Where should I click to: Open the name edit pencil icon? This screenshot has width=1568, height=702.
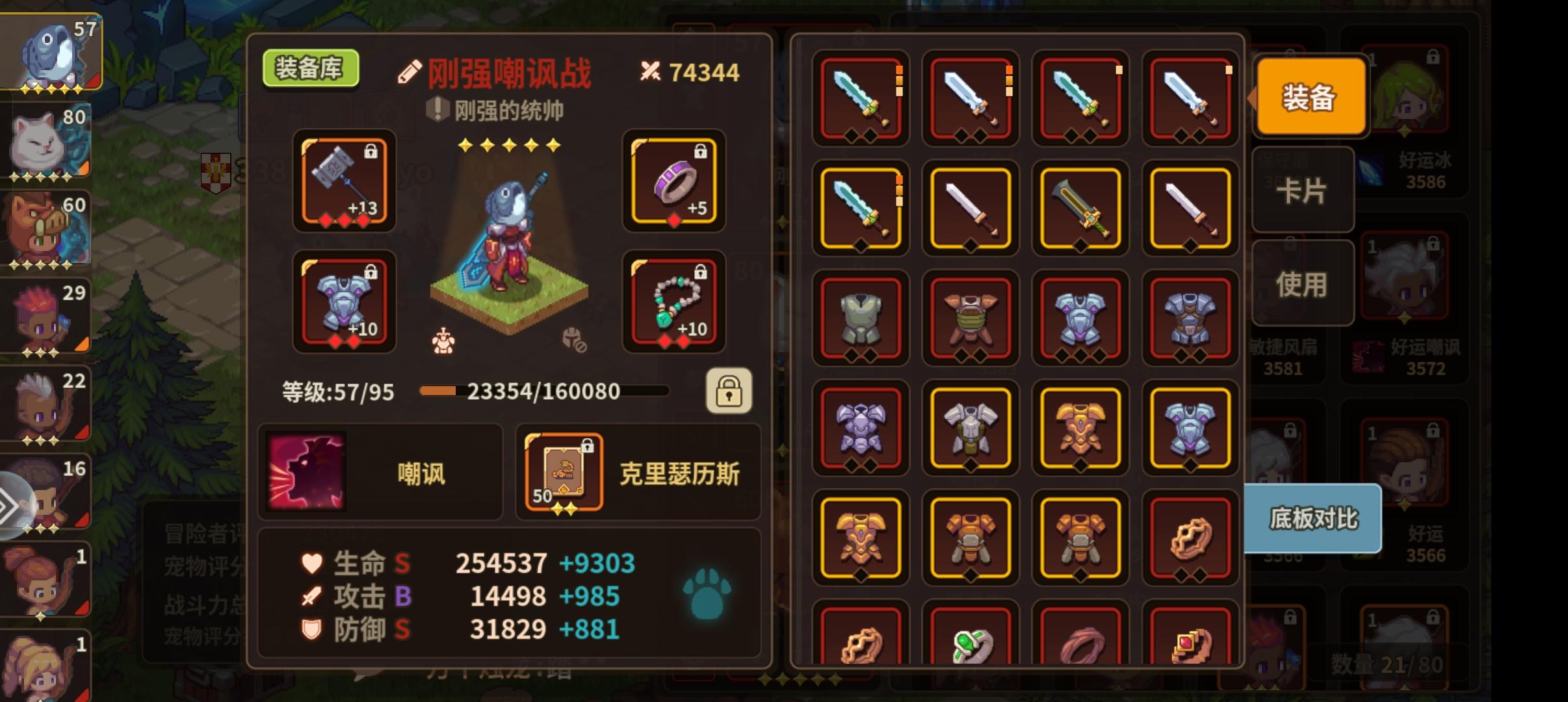pyautogui.click(x=409, y=71)
